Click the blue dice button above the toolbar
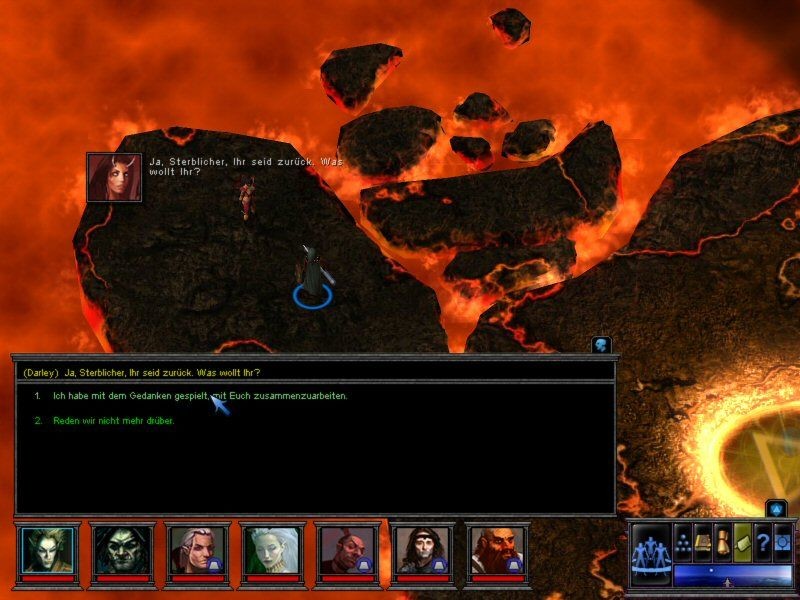The image size is (800, 600). 775,509
